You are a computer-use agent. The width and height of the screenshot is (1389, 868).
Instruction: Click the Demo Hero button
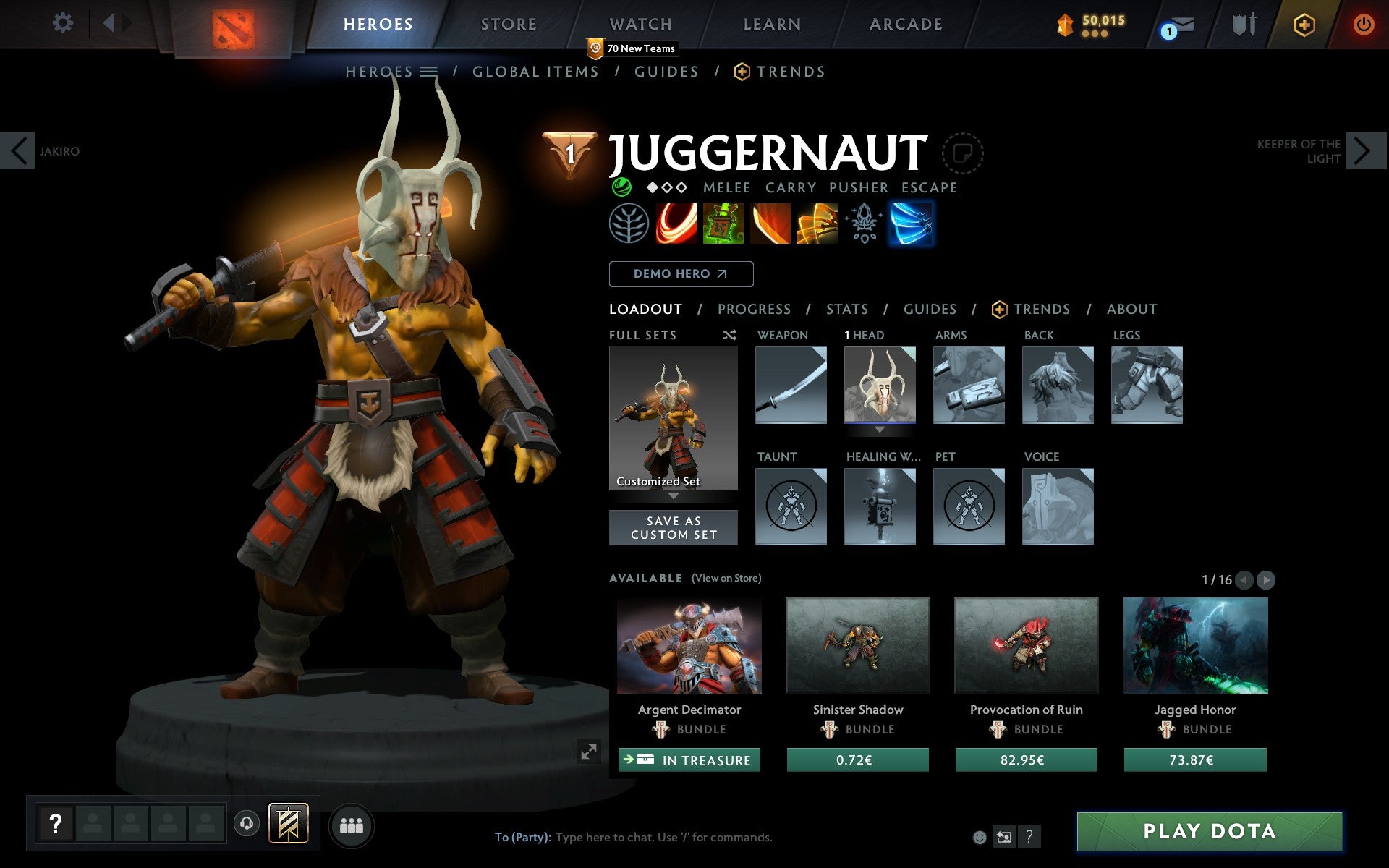pyautogui.click(x=681, y=274)
